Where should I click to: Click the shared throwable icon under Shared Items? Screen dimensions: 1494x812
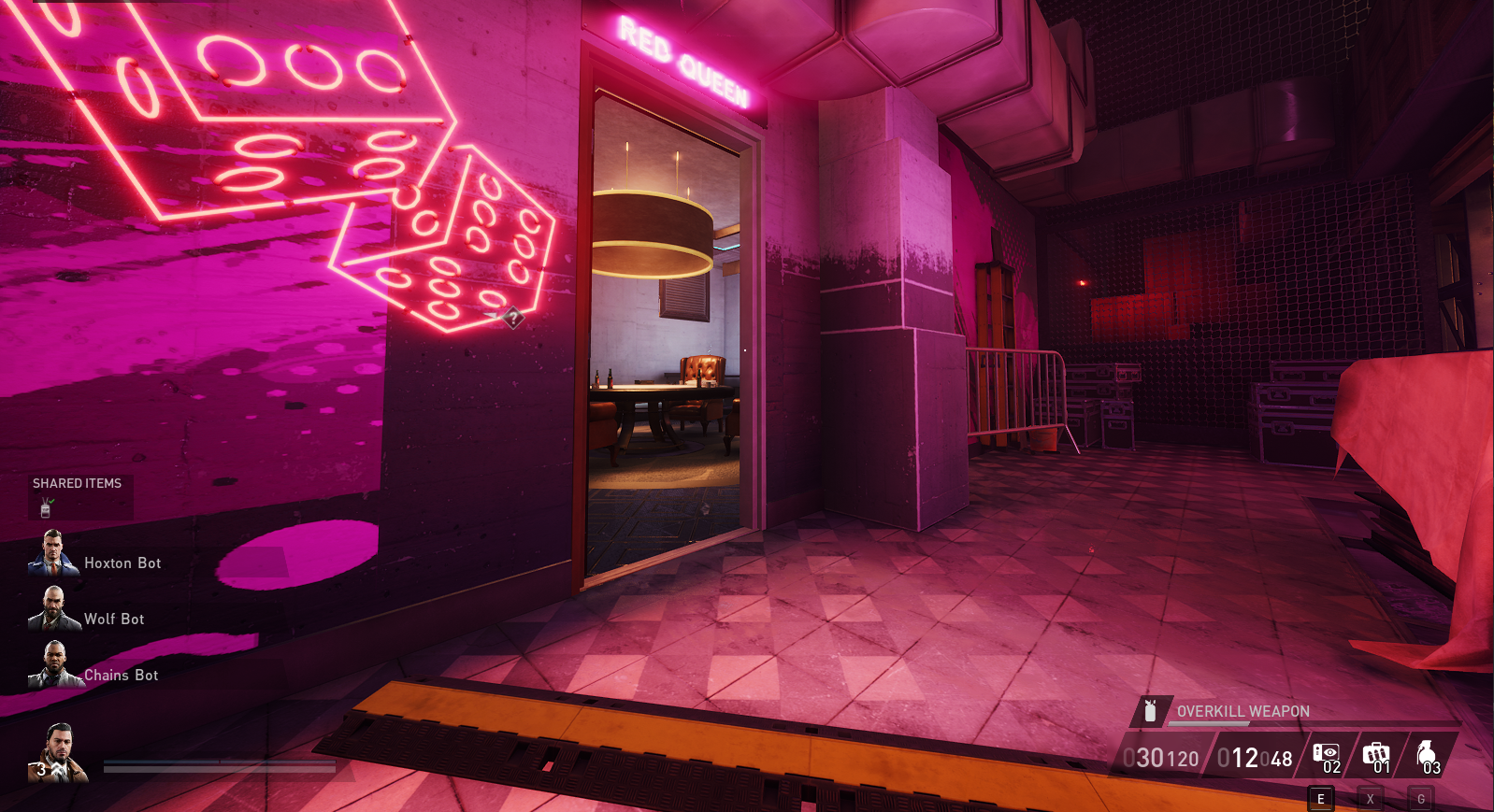(x=45, y=509)
